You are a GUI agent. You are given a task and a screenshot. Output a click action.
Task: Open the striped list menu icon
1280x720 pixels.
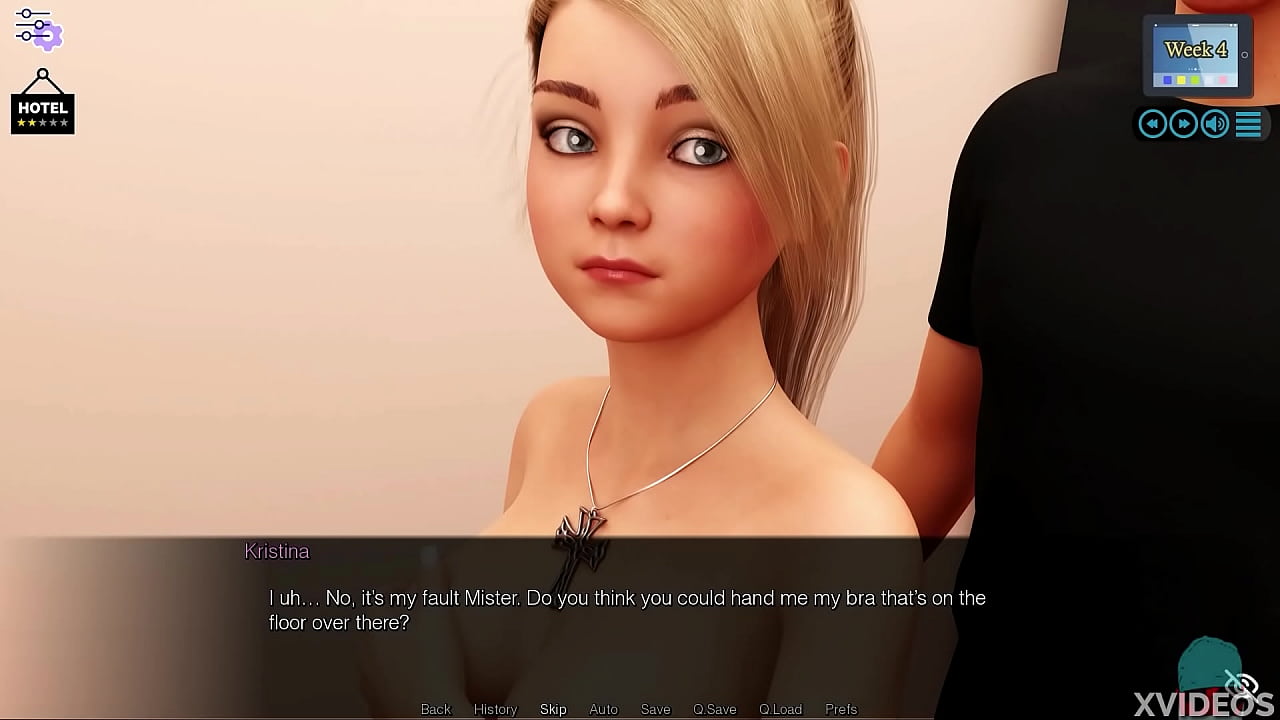[1248, 124]
